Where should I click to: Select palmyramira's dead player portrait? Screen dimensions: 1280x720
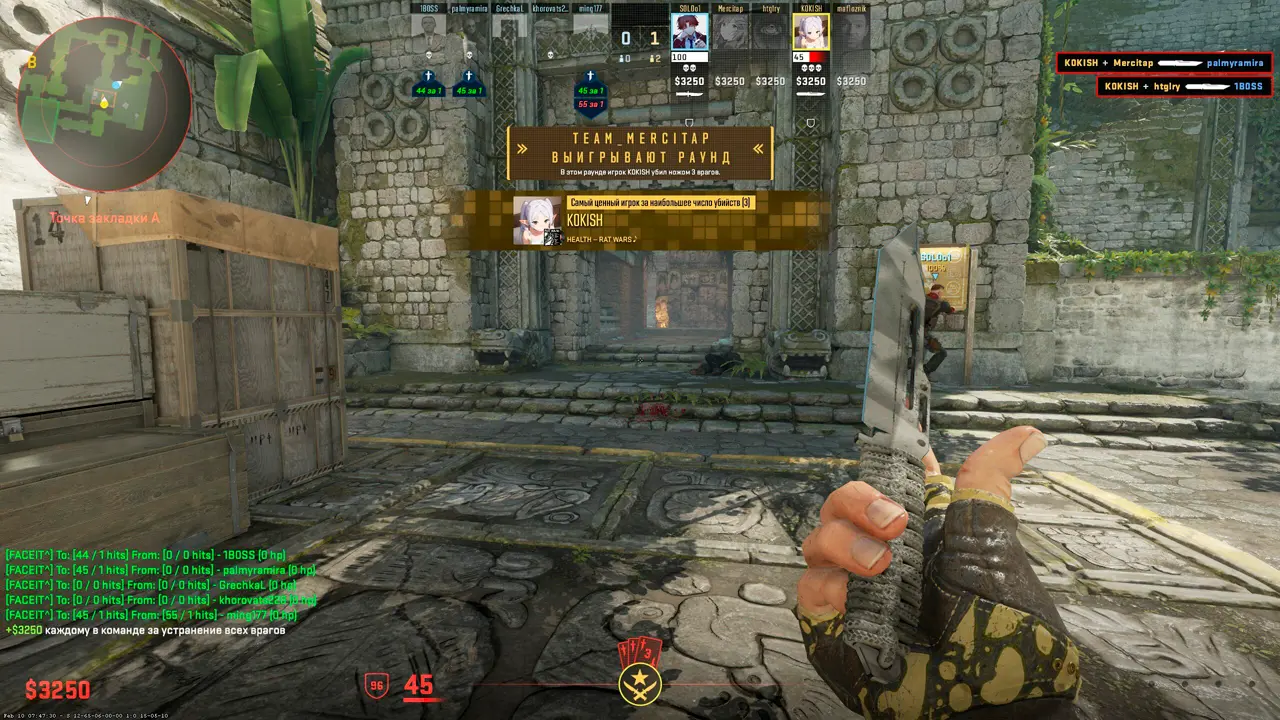tap(468, 29)
